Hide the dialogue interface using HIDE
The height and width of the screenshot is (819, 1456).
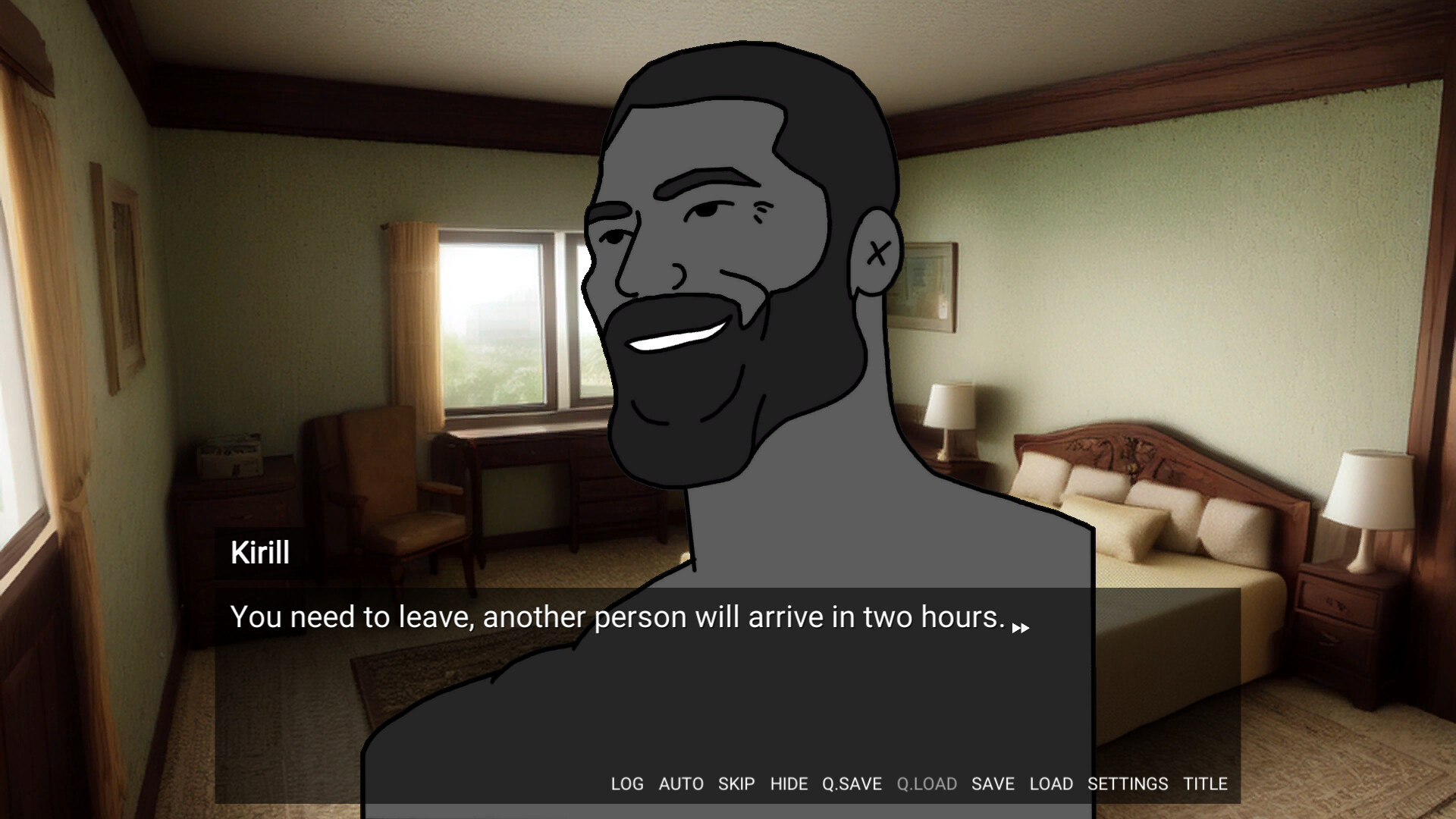(x=790, y=784)
